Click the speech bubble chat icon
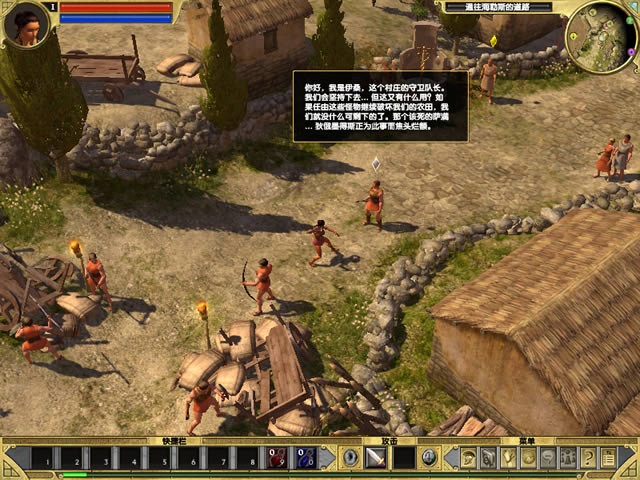Viewport: 640px width, 480px height. click(547, 458)
